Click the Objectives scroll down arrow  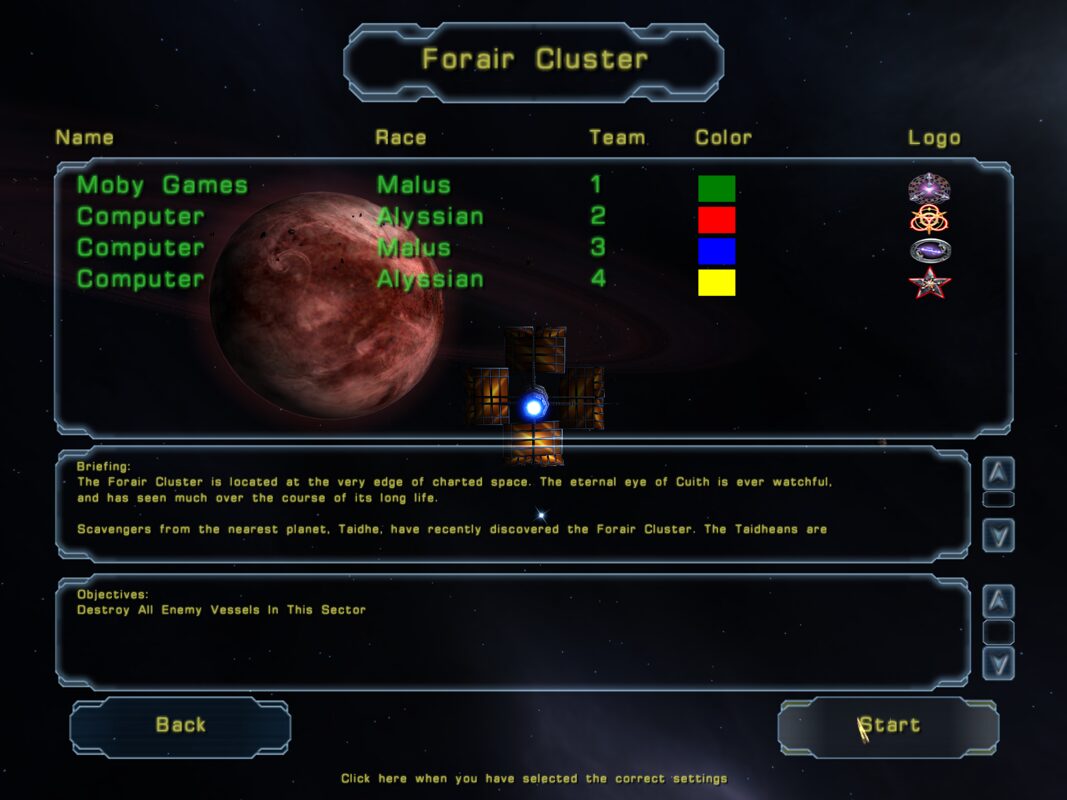coord(998,662)
